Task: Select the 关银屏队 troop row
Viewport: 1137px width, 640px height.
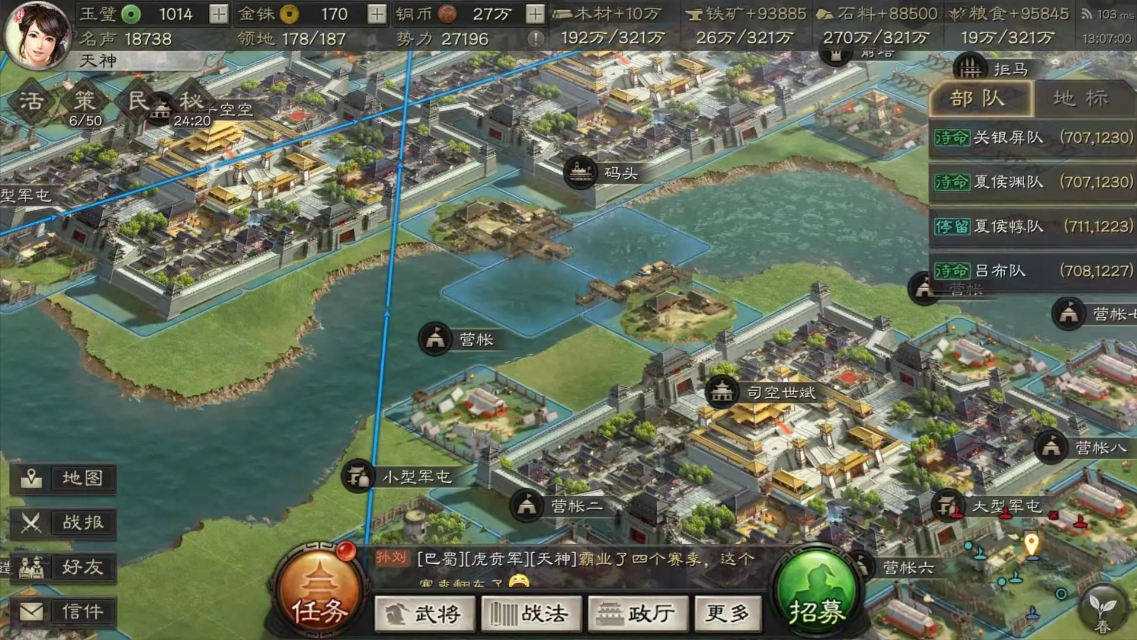Action: point(1033,138)
